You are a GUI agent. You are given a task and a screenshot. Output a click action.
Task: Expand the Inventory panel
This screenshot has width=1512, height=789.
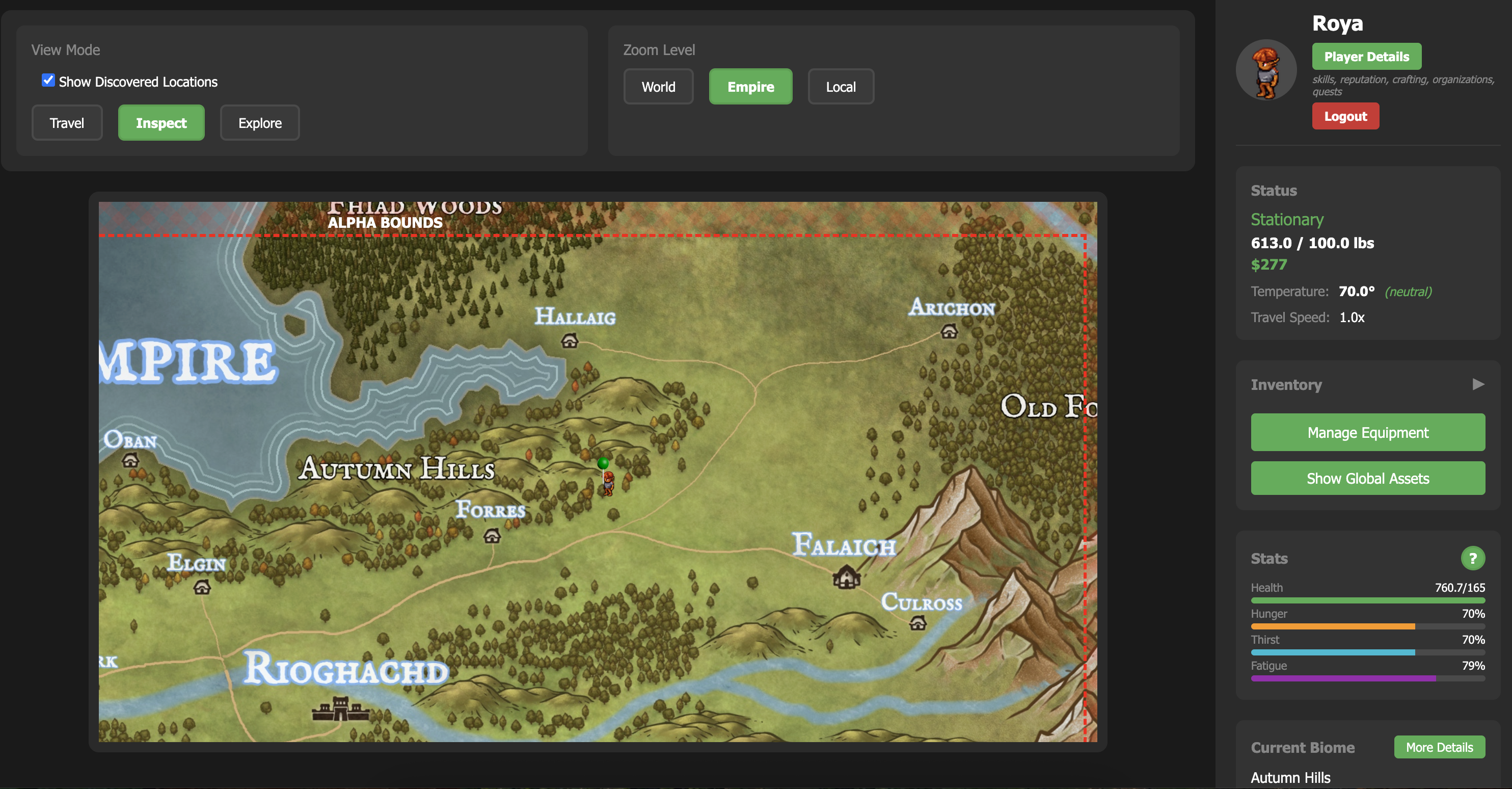click(1478, 384)
